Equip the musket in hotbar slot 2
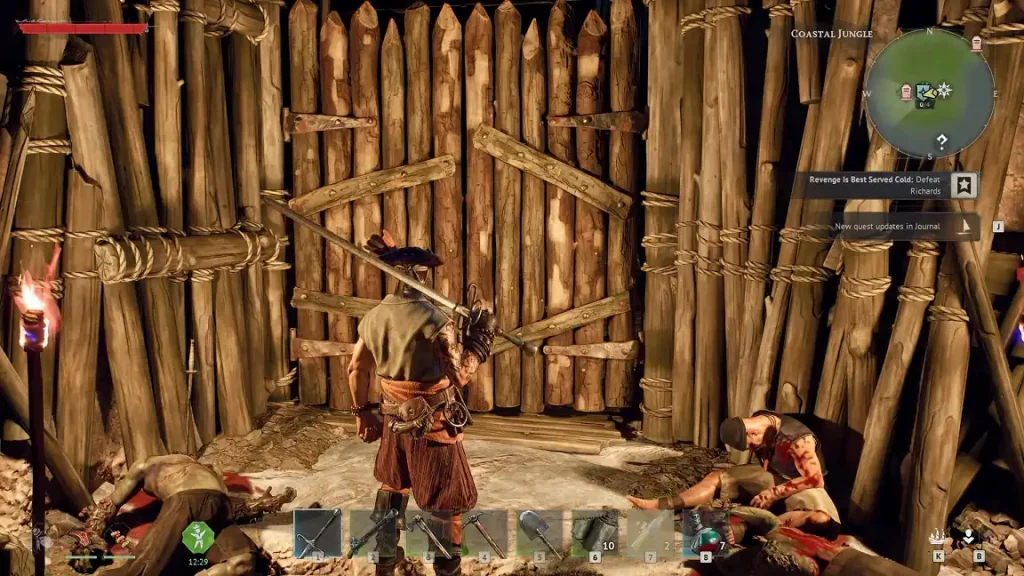The height and width of the screenshot is (576, 1024). click(374, 532)
